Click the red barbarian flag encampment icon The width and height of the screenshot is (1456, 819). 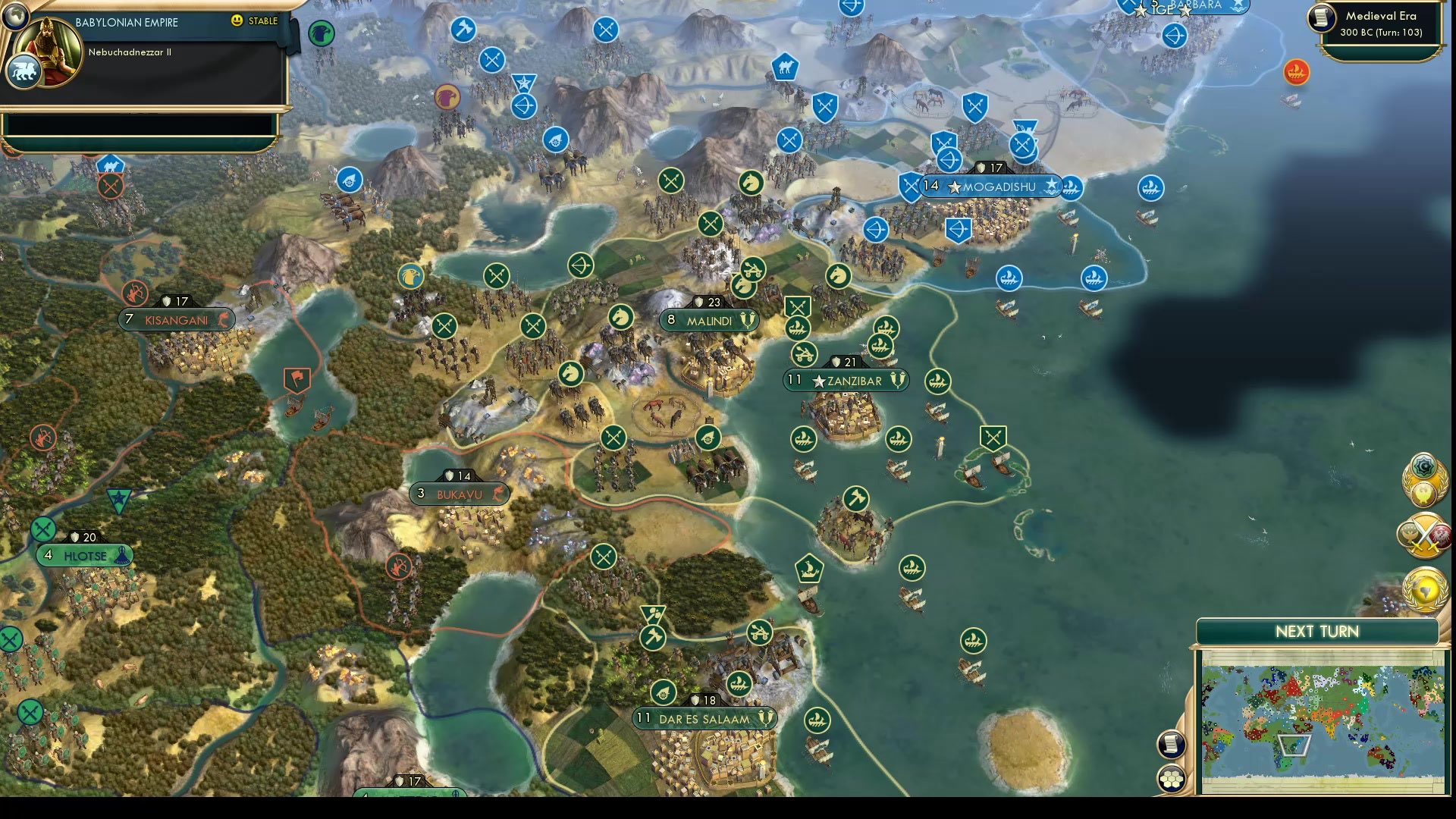point(297,378)
